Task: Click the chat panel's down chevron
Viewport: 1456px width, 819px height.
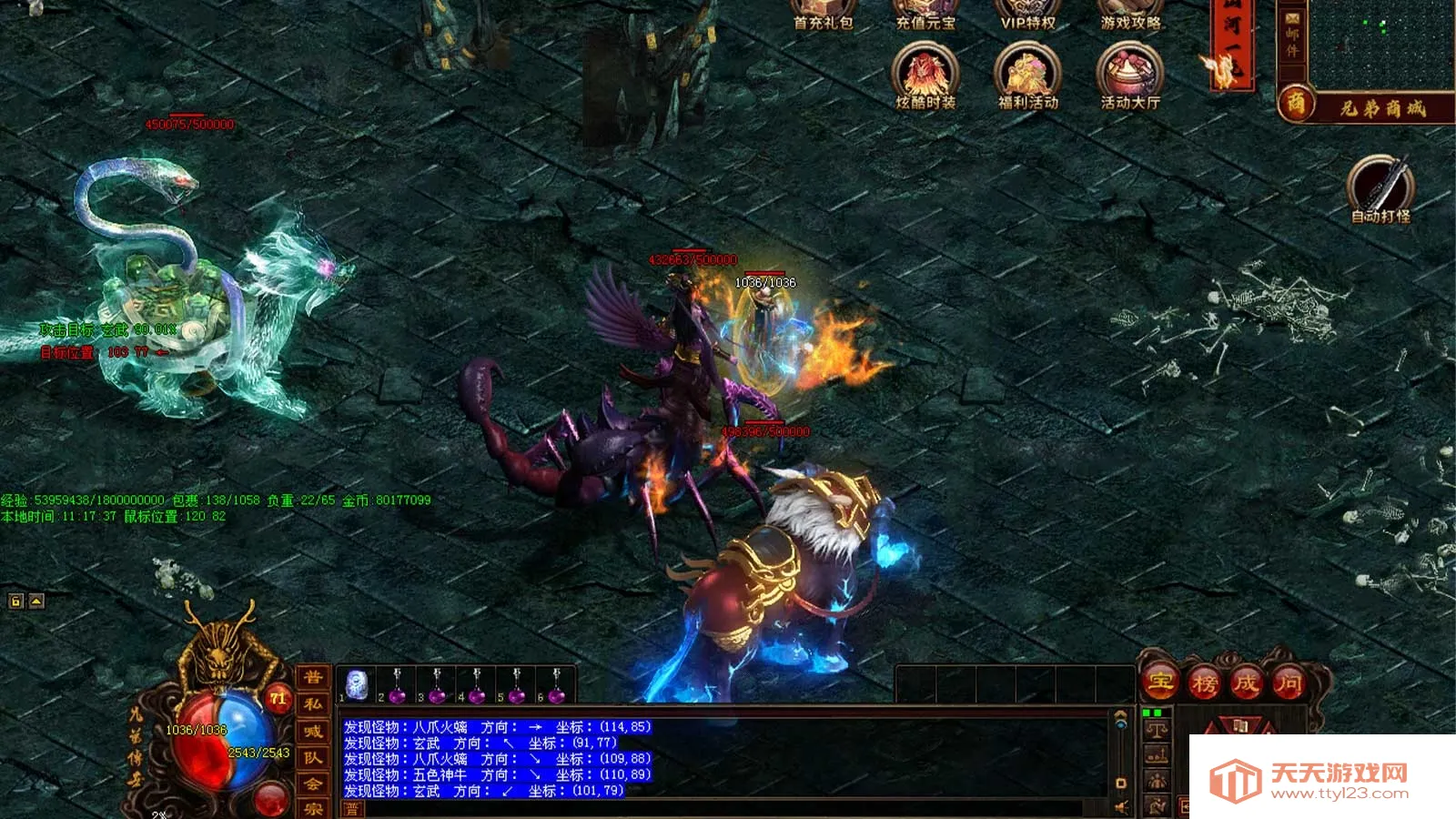Action: point(1120,784)
